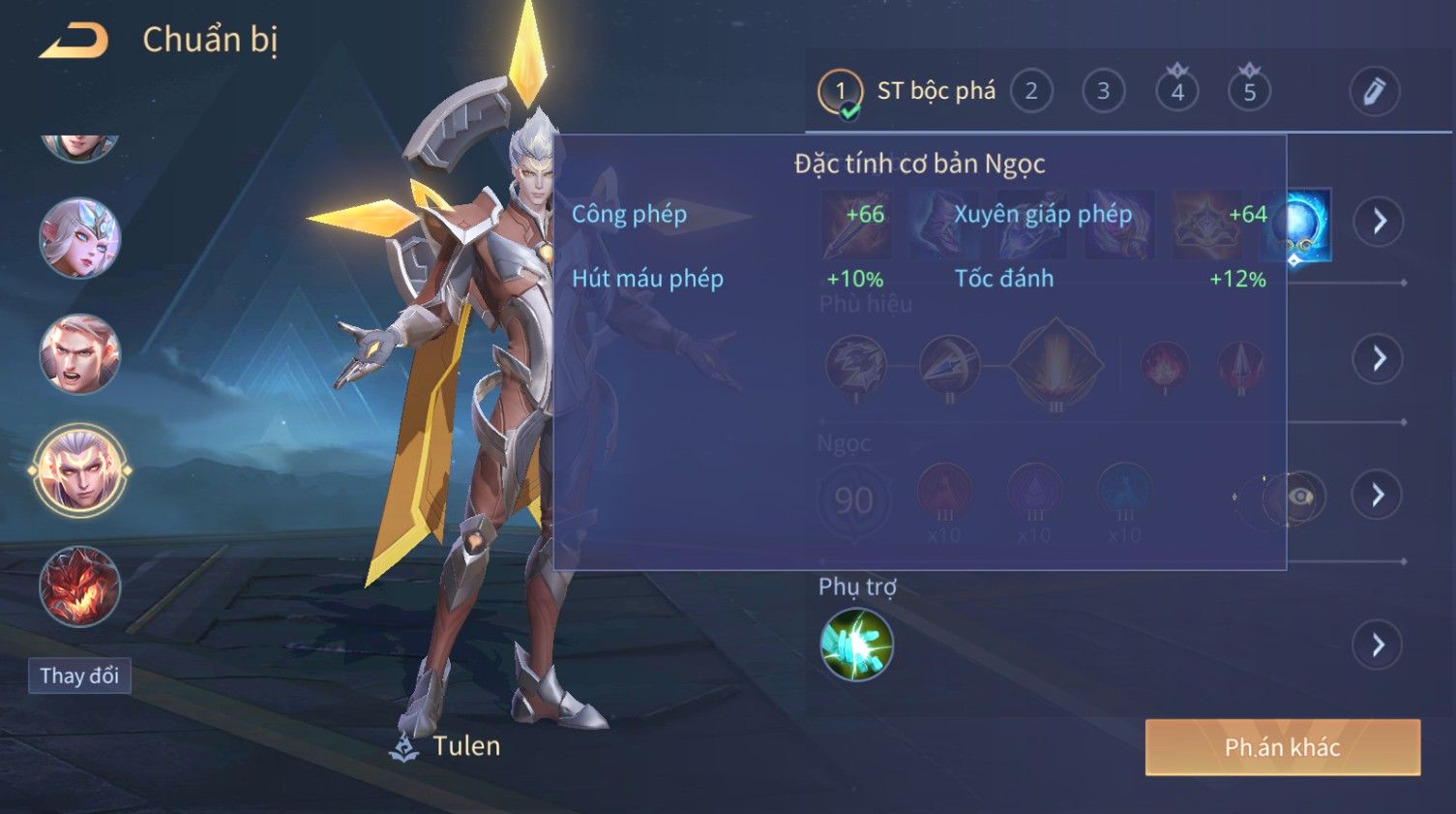
Task: Expand the Phù hiệu section arrow
Action: [x=1379, y=359]
